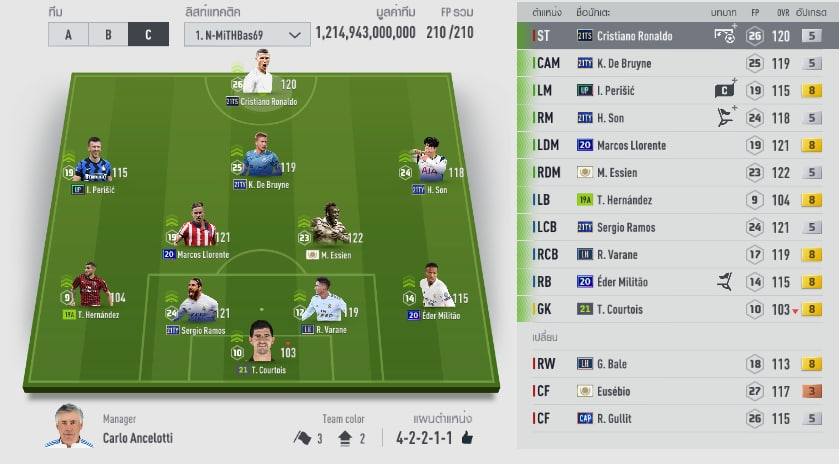Click the 4-2-2-1-1 formation thumbs-up button
Image resolution: width=839 pixels, height=464 pixels.
click(x=466, y=438)
